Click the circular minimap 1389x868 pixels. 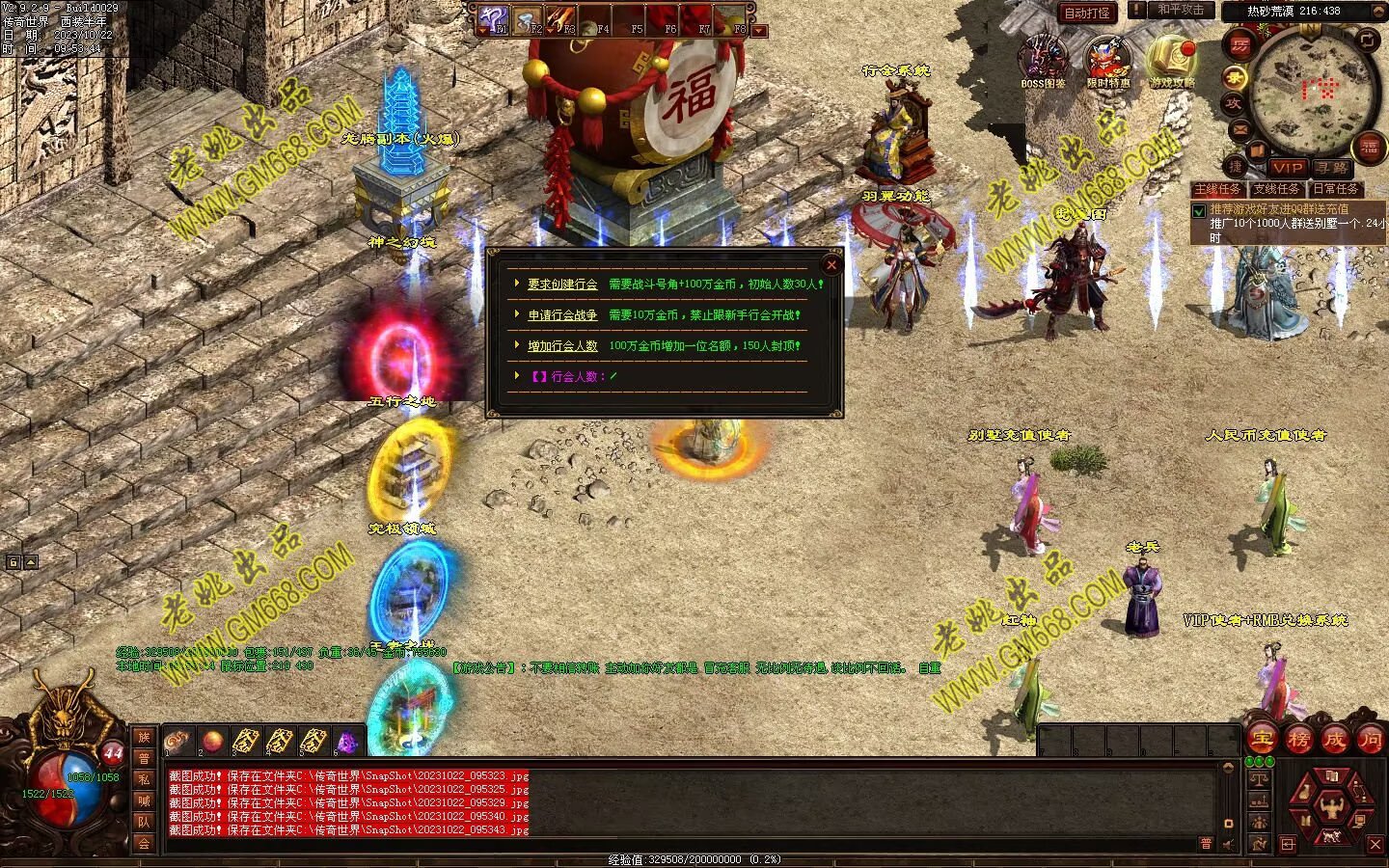click(1309, 89)
